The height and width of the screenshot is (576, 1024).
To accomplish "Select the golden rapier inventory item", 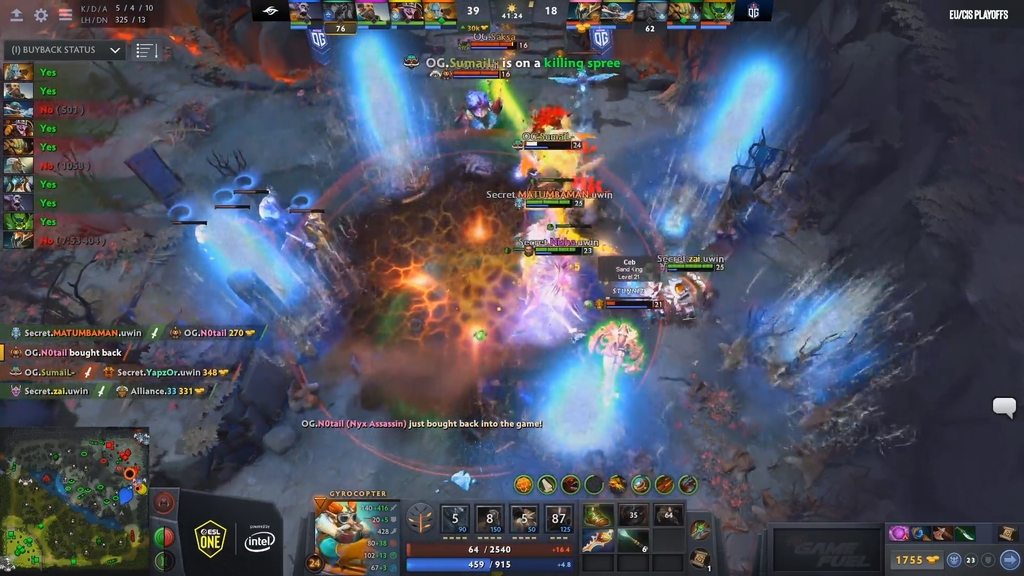I will click(x=598, y=541).
